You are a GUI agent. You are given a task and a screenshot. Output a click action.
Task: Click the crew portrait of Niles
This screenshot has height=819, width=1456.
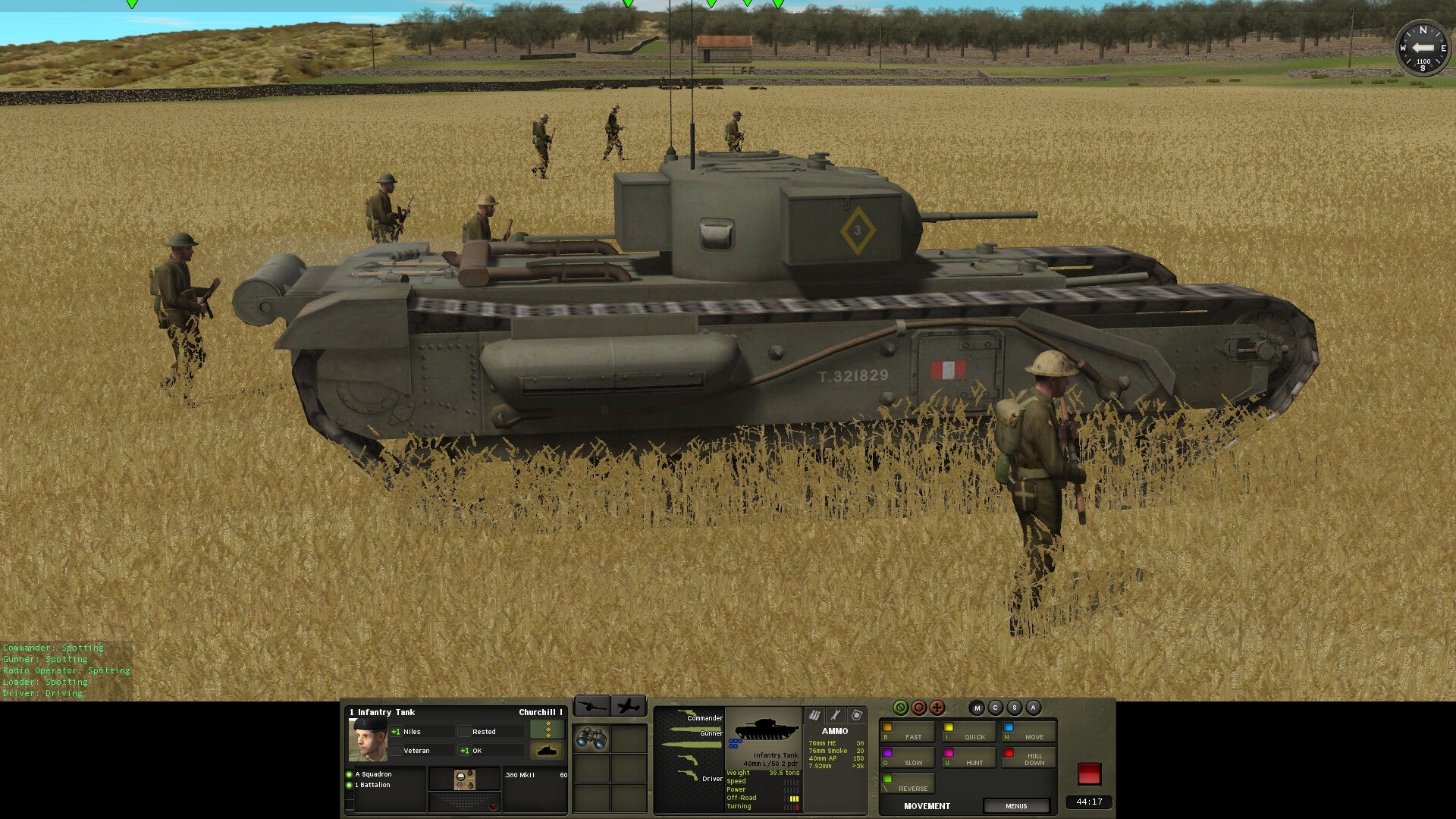(x=369, y=739)
